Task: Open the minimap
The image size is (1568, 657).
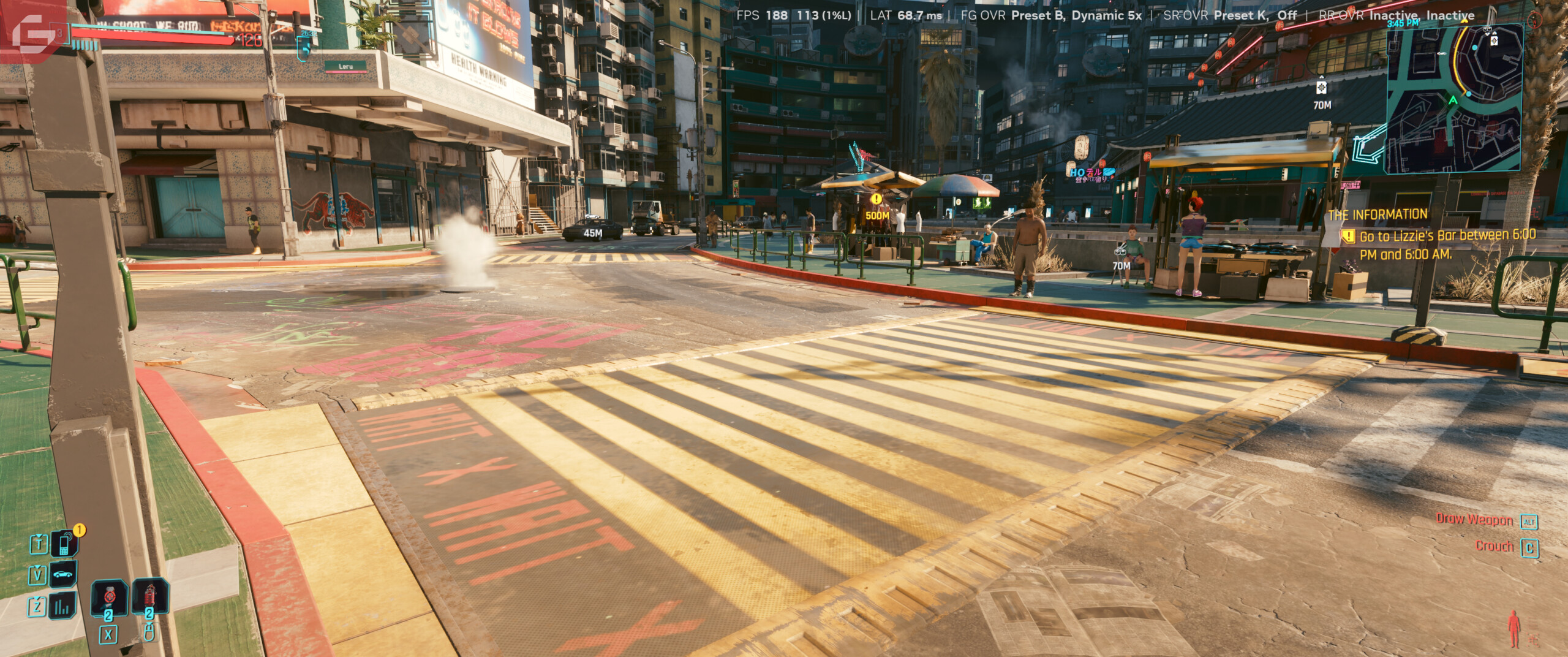Action: [x=1454, y=98]
